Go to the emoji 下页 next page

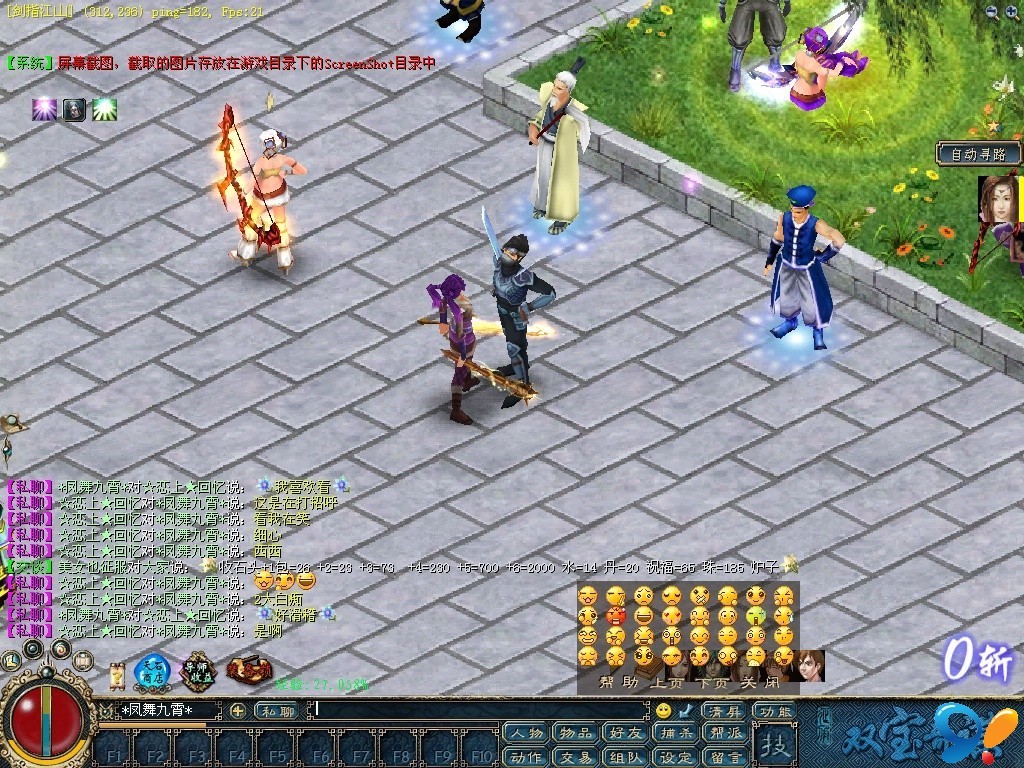pyautogui.click(x=714, y=683)
